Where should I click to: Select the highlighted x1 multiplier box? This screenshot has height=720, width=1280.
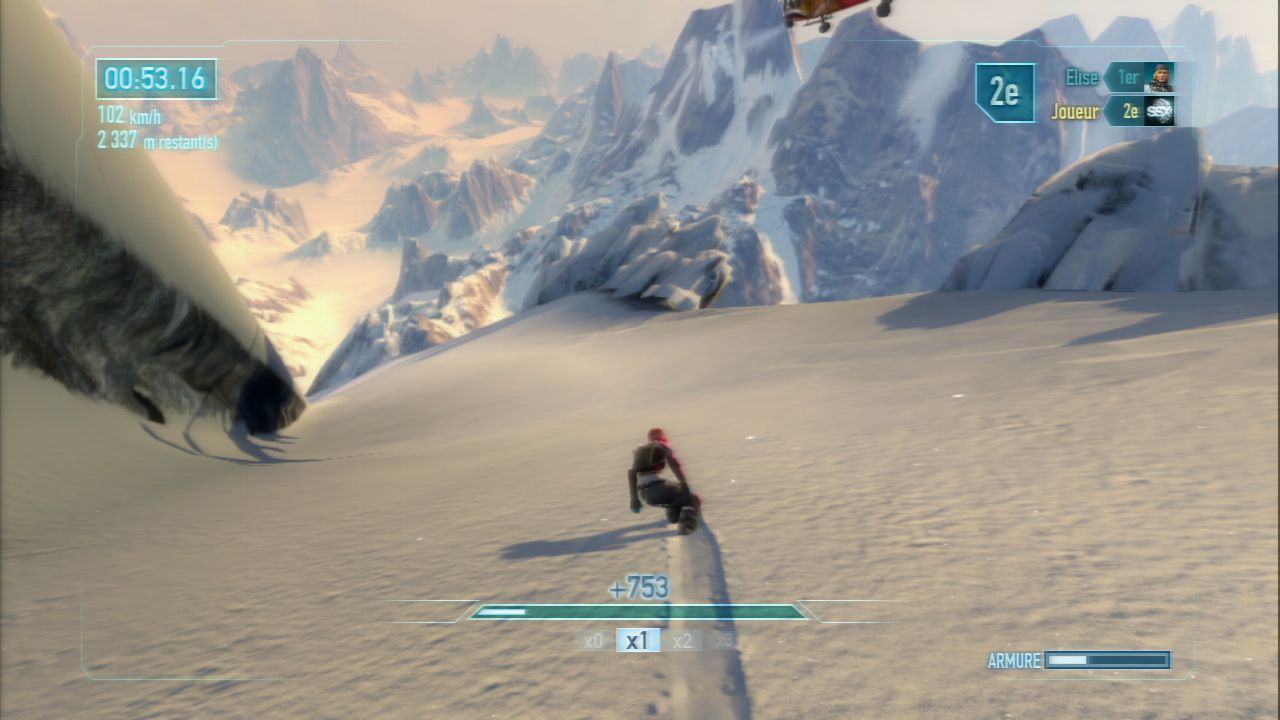click(x=637, y=641)
